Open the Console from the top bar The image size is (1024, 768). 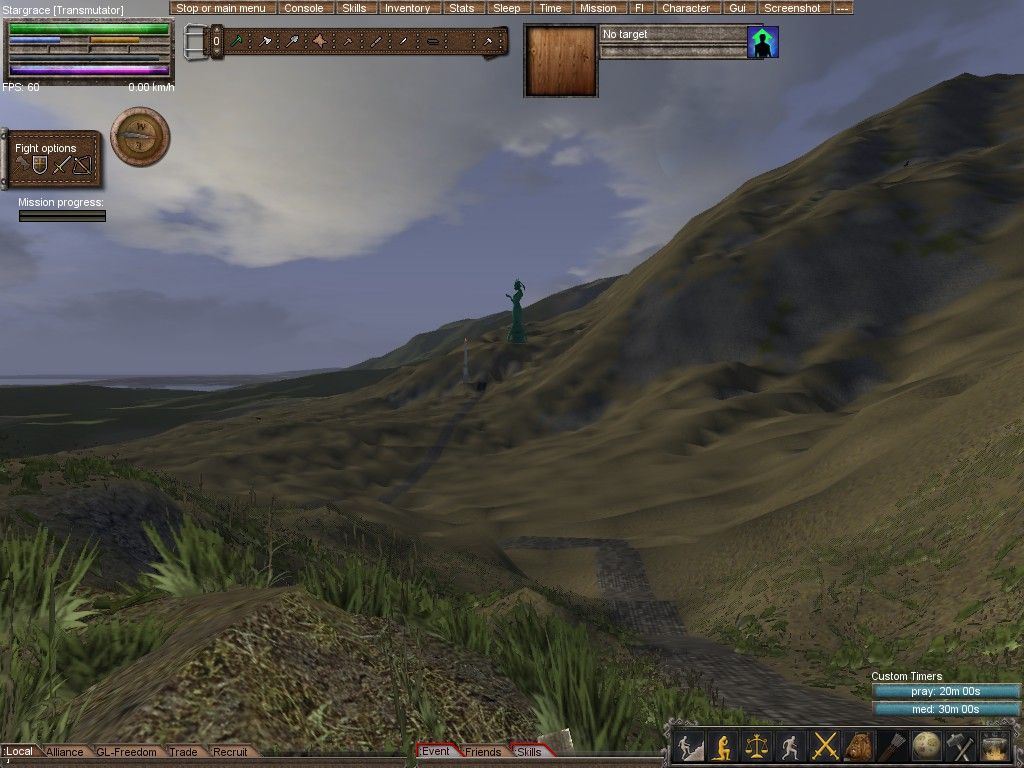[x=303, y=8]
